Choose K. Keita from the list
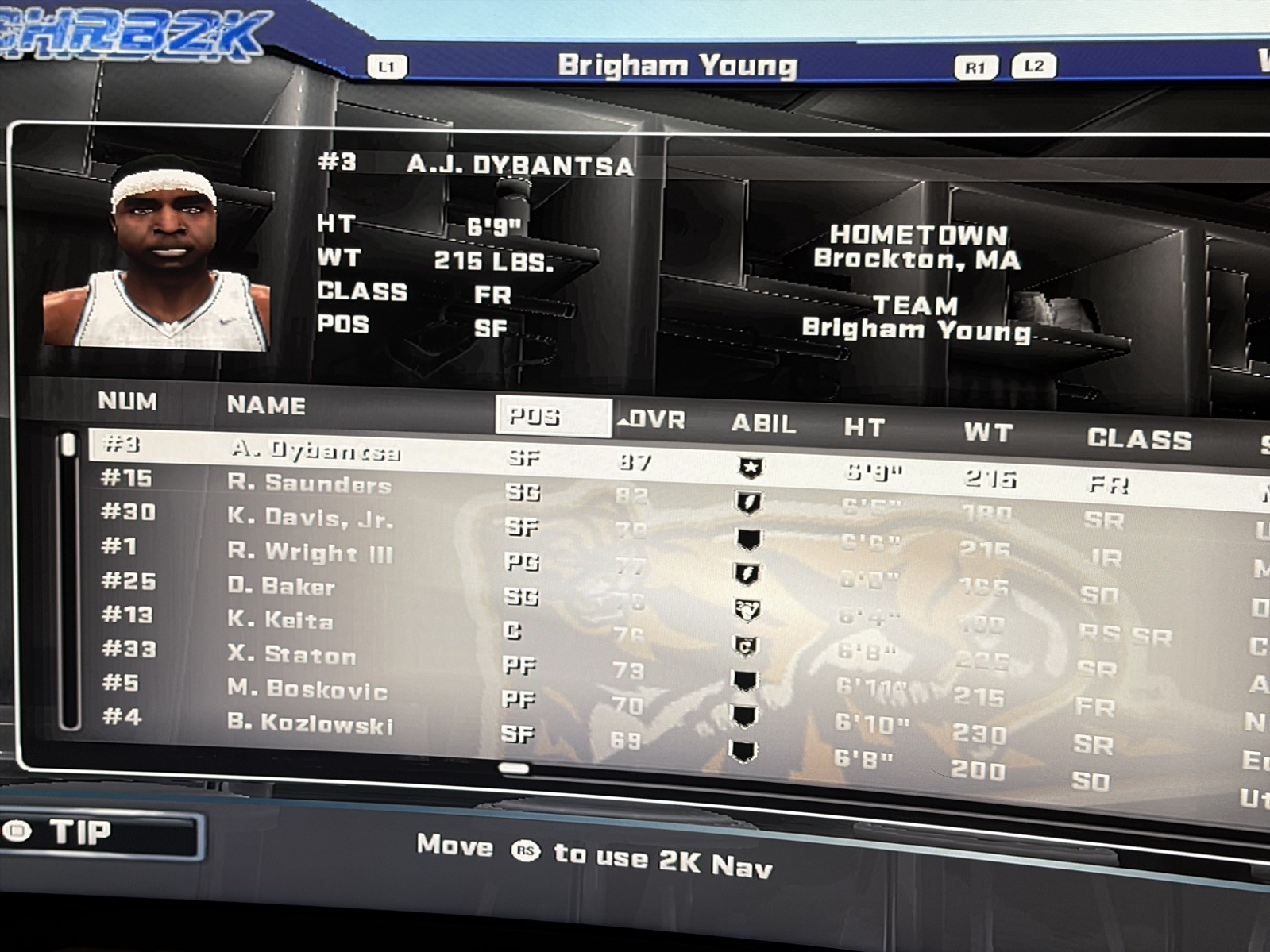 280,620
